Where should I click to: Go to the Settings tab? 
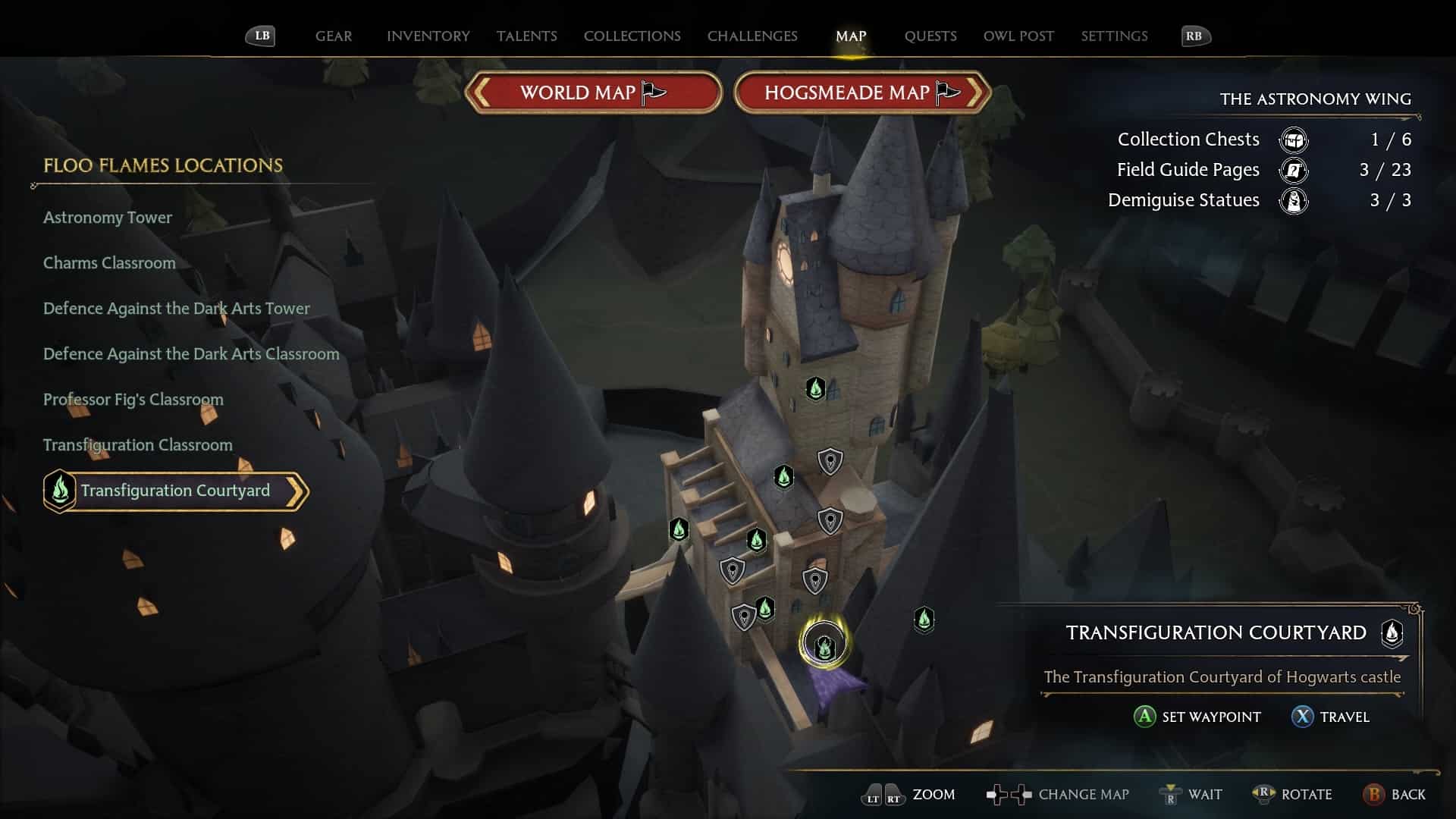click(1114, 36)
